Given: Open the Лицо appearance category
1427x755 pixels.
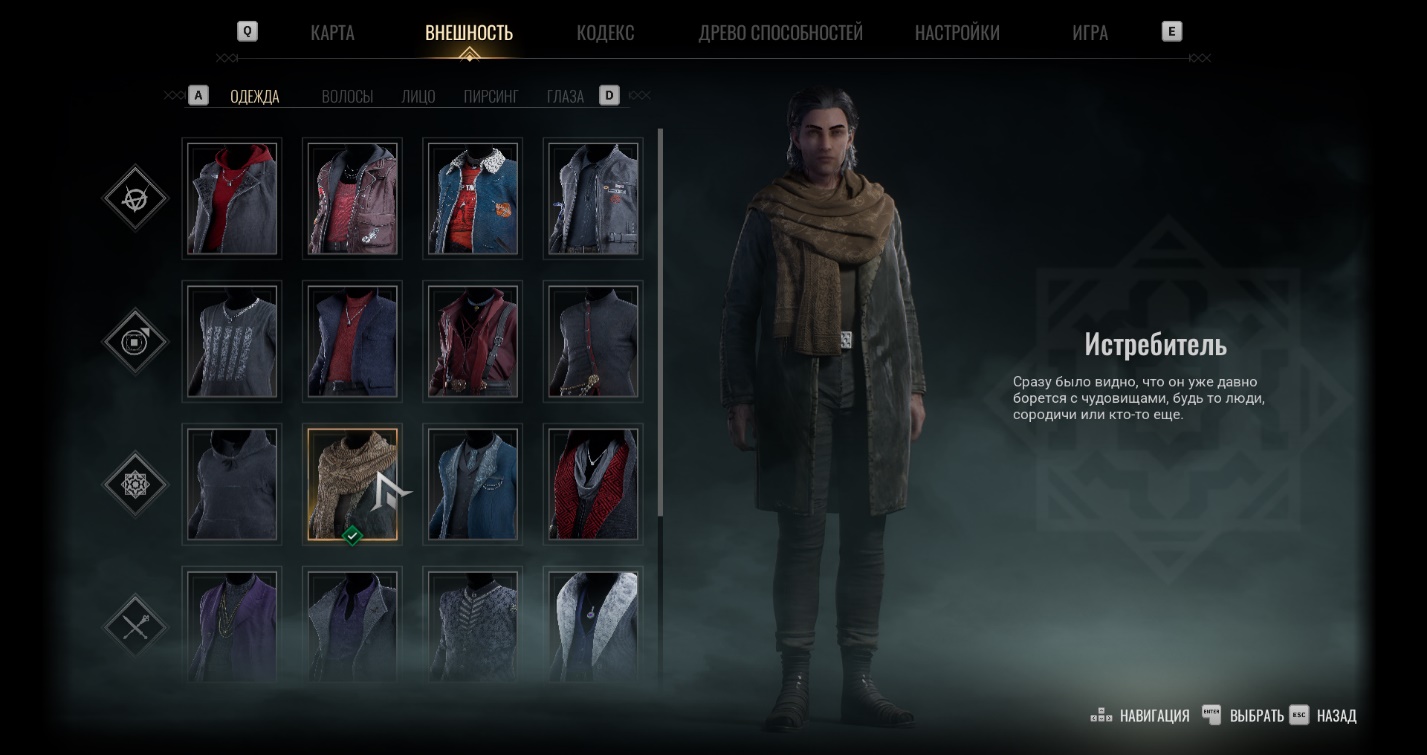Looking at the screenshot, I should click(418, 97).
